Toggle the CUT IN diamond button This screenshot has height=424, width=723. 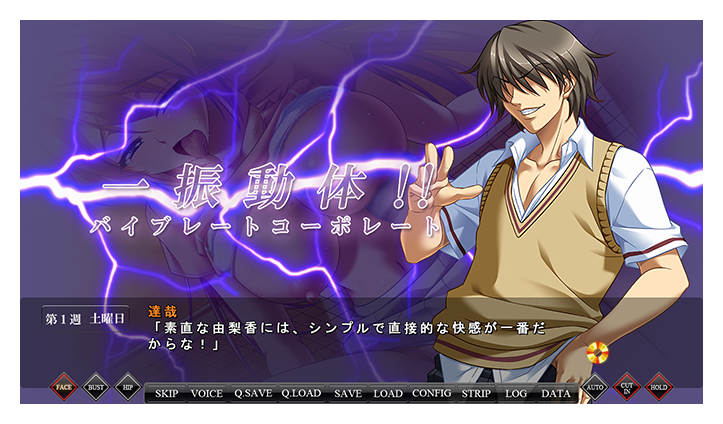point(627,386)
